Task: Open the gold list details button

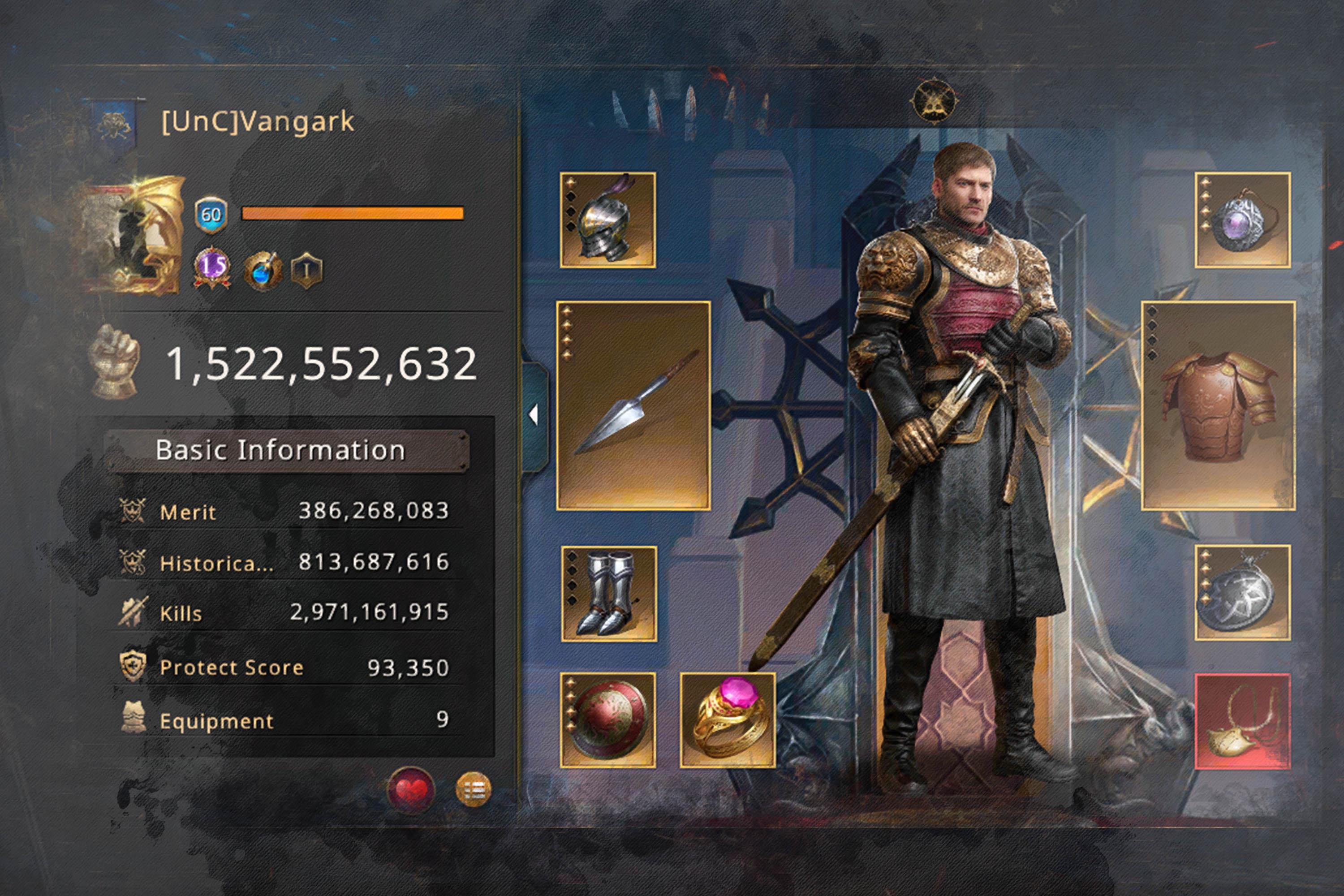Action: tap(473, 790)
